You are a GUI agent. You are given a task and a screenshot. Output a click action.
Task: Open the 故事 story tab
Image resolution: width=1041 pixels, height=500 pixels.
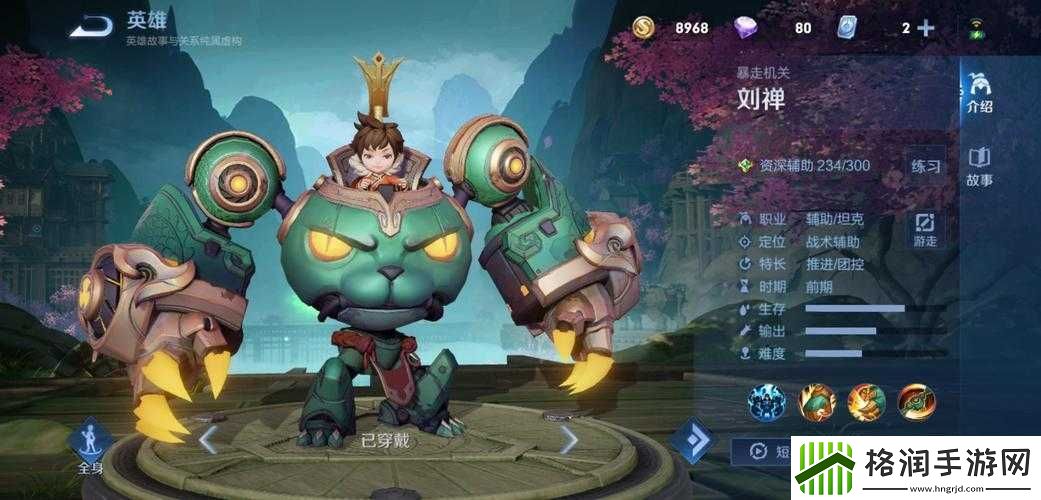979,167
